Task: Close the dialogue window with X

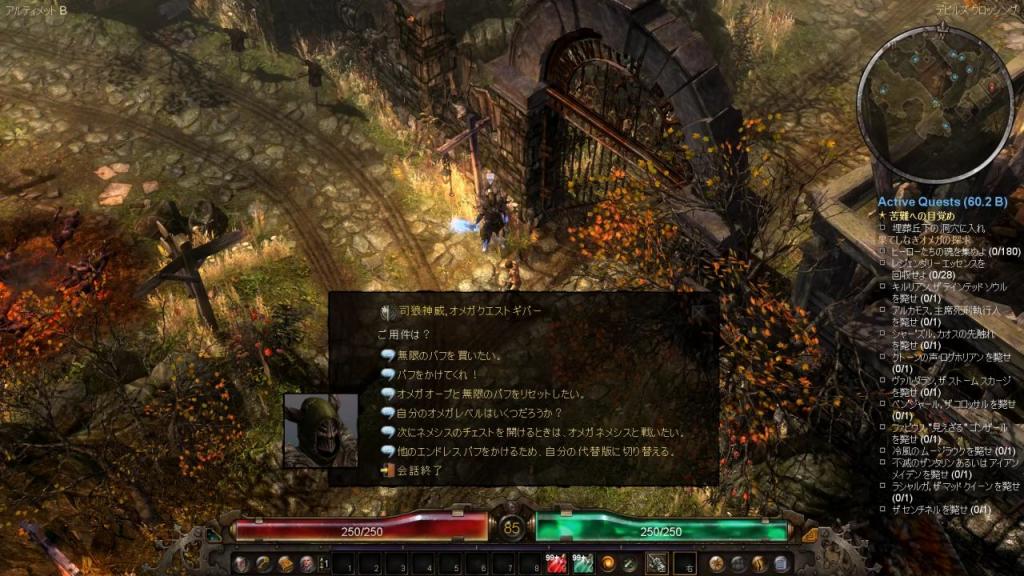Action: [x=700, y=310]
